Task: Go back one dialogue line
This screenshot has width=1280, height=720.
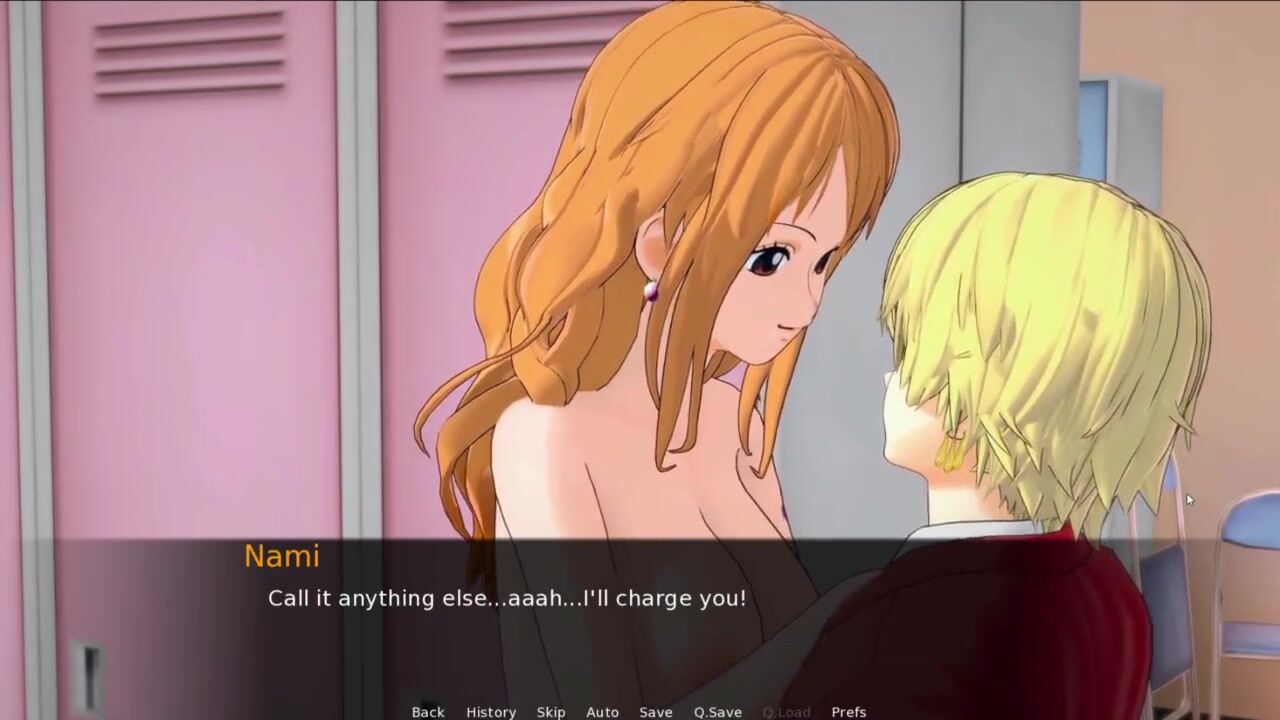Action: (428, 712)
